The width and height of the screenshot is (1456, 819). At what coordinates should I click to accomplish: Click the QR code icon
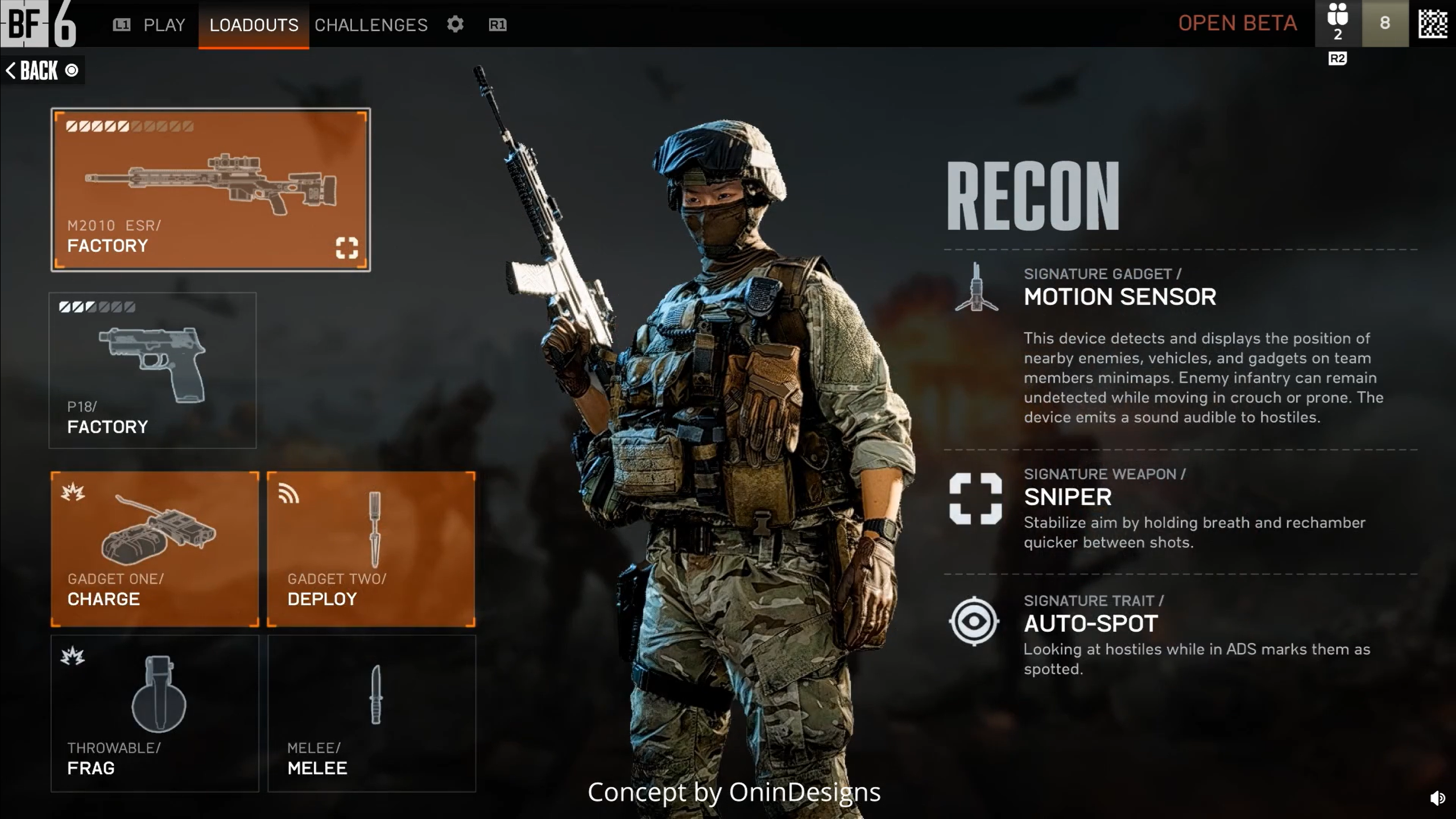coord(1433,23)
